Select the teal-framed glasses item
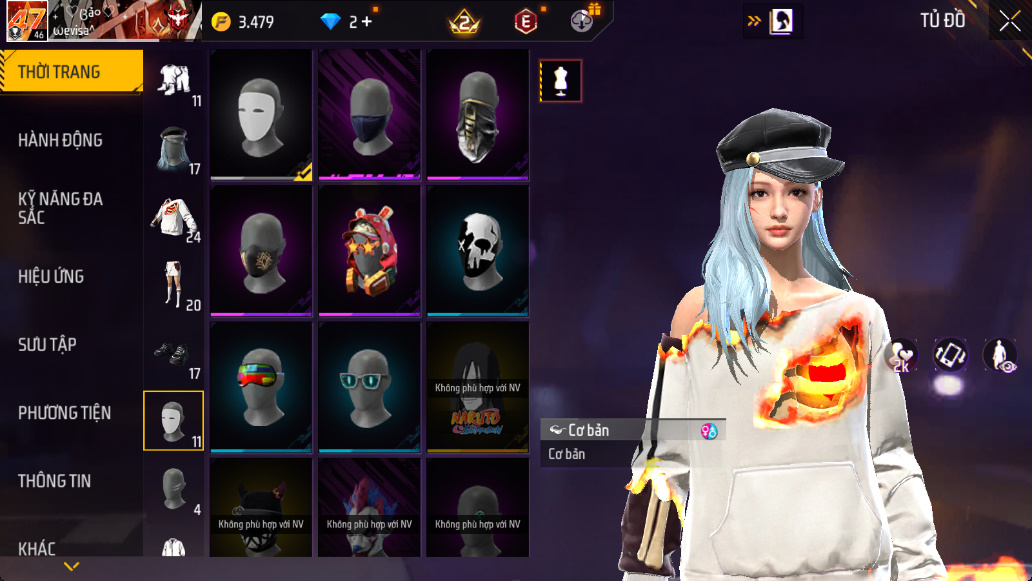This screenshot has height=581, width=1032. (x=369, y=386)
